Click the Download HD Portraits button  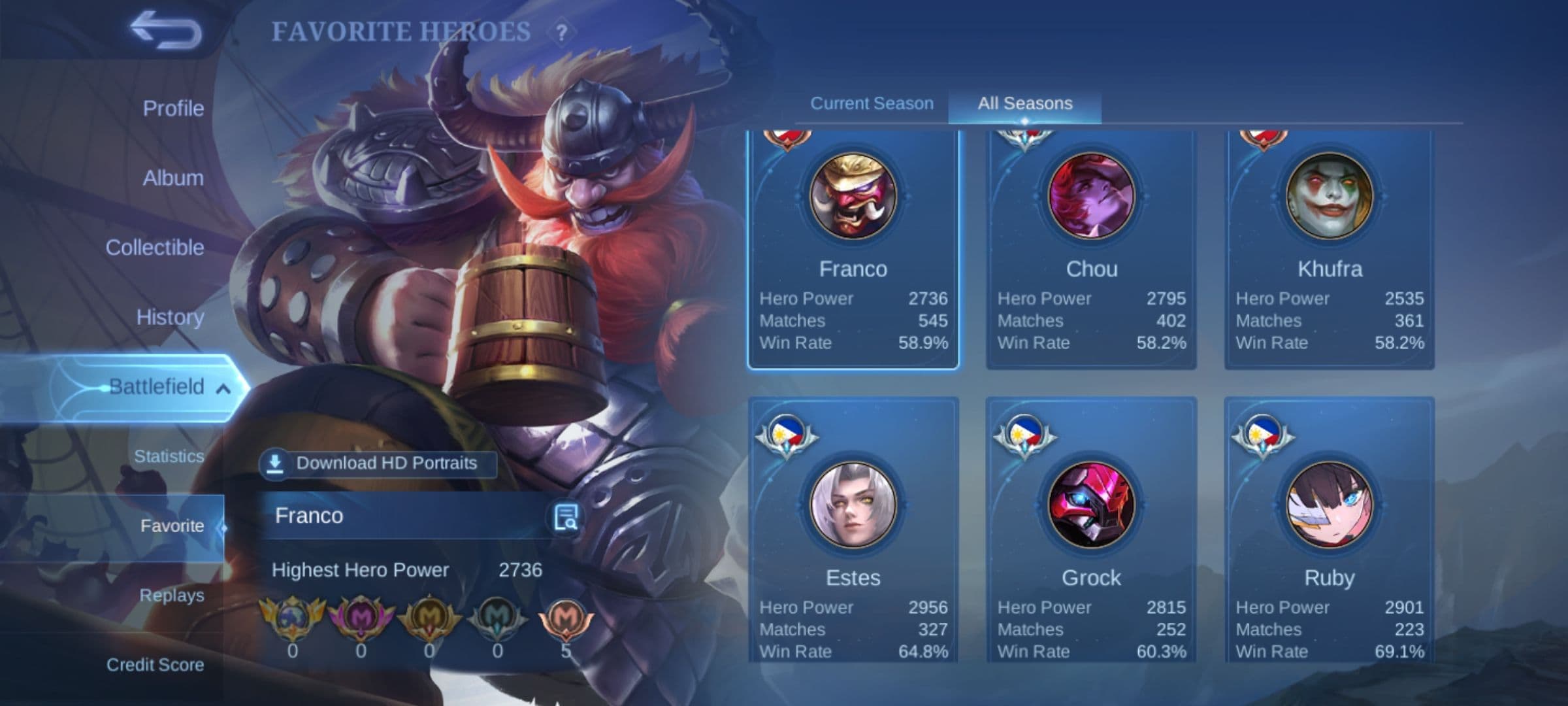[378, 463]
